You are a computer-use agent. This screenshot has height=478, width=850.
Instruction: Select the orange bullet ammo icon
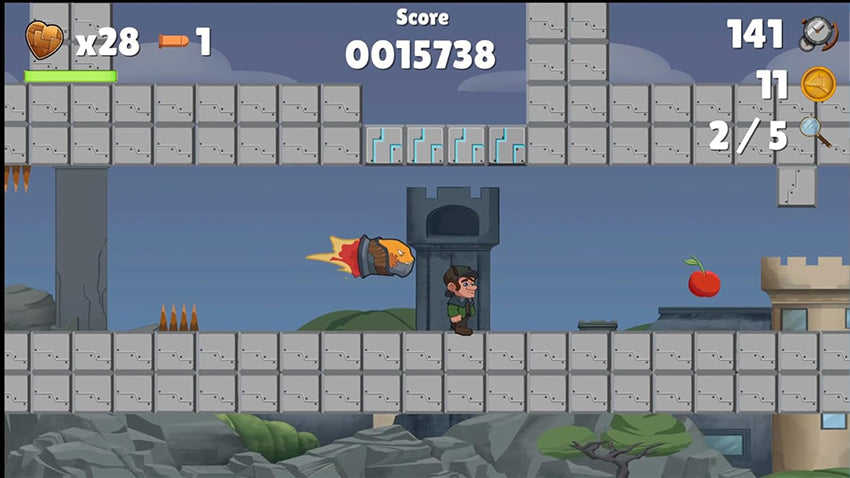173,41
